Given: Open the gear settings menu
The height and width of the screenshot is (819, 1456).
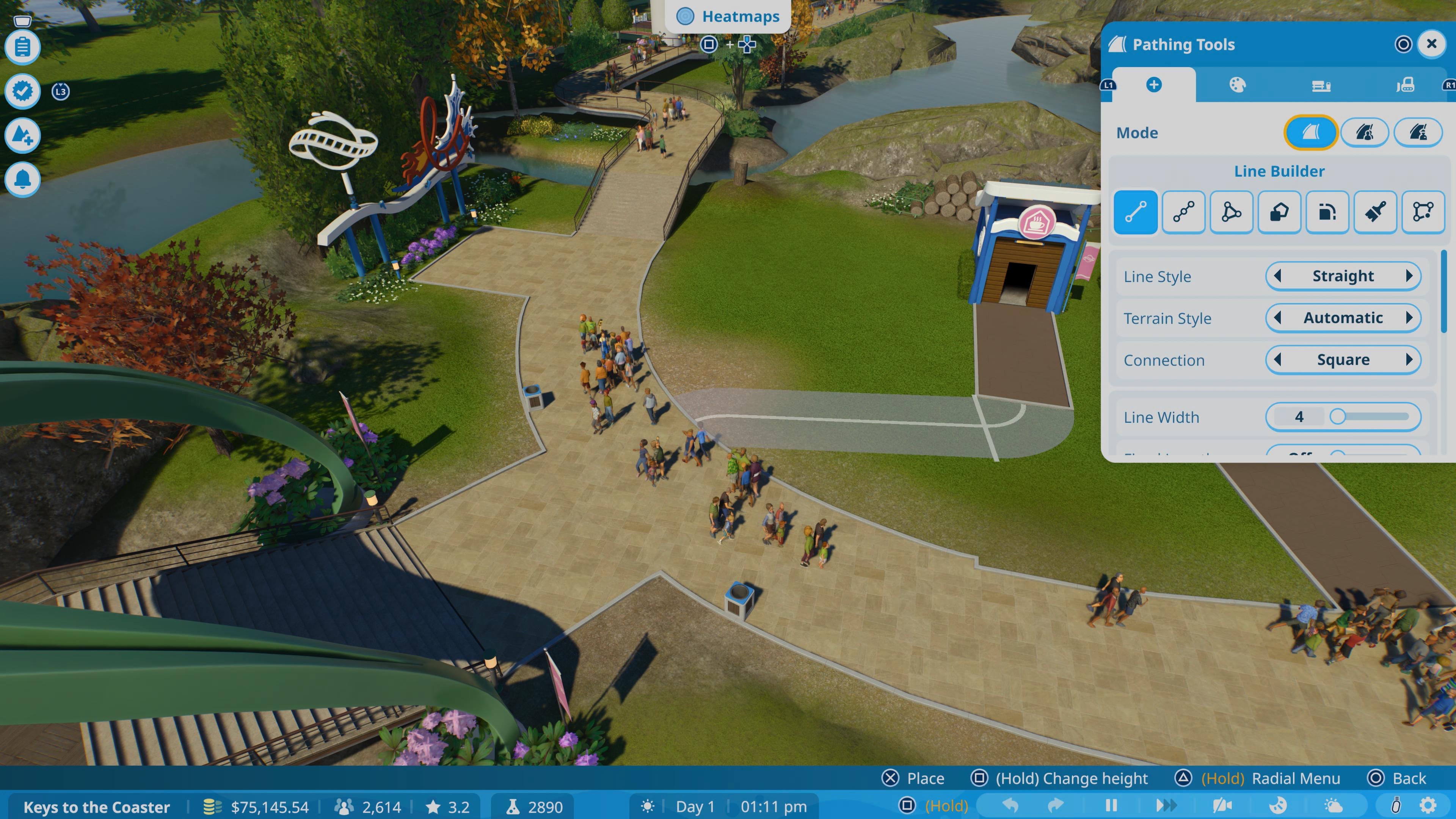Looking at the screenshot, I should click(1428, 805).
